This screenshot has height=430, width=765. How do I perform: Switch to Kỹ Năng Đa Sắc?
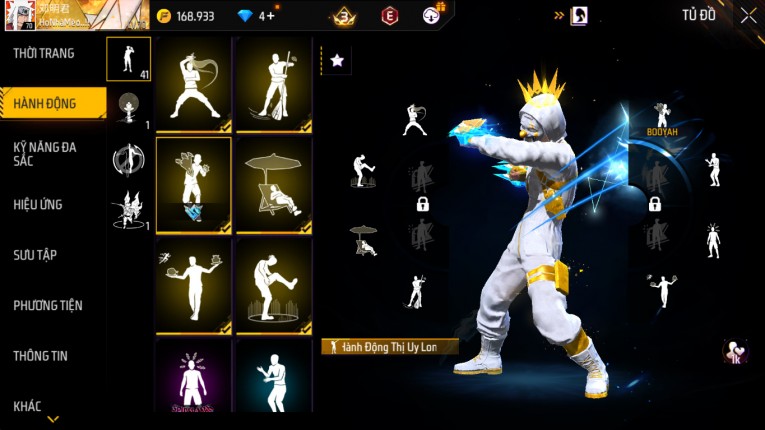(45, 153)
